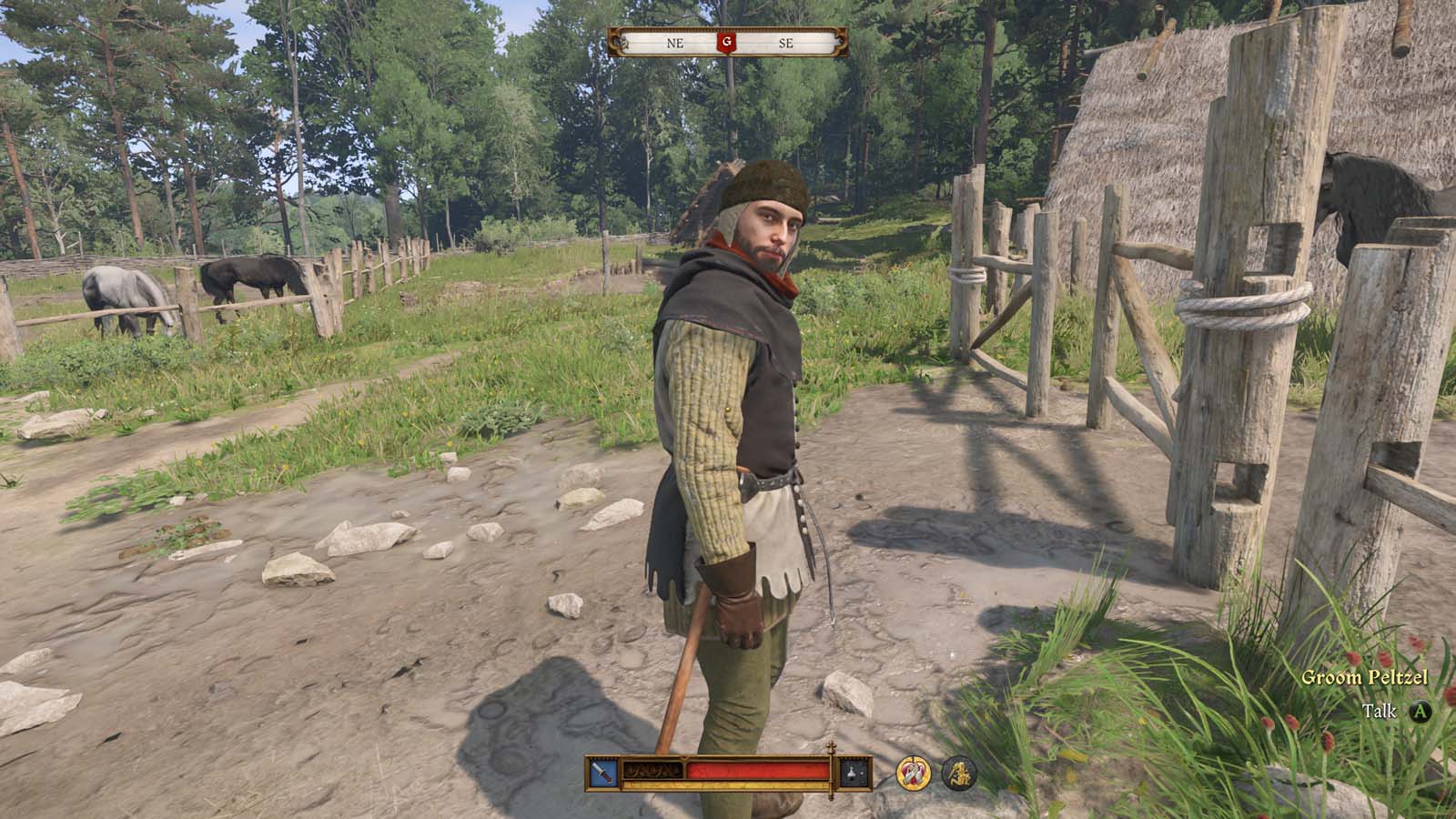Click the potion flask icon beside the health bar

(852, 773)
